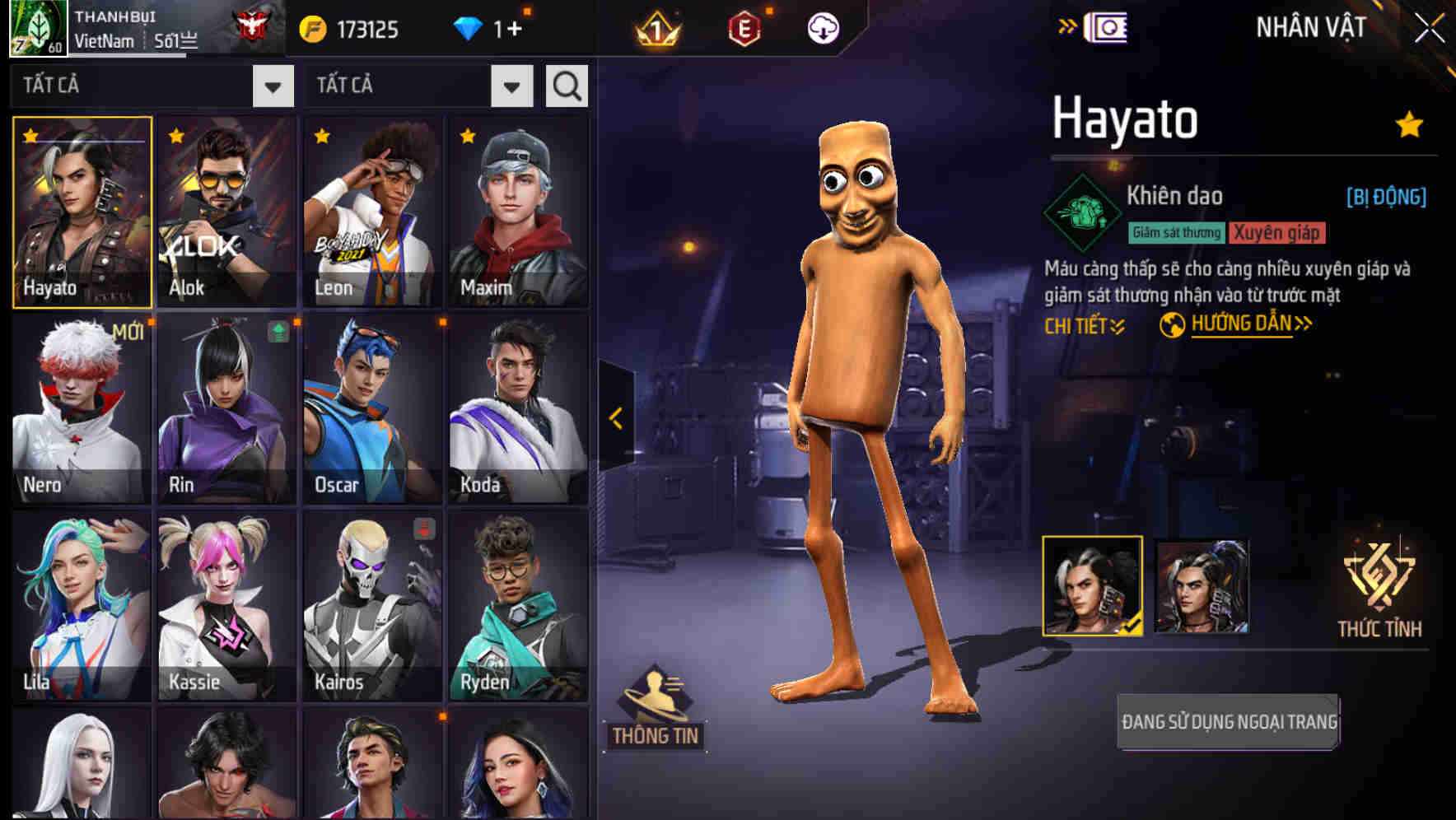The width and height of the screenshot is (1456, 820).
Task: Open the second TẤT CẢ filter dropdown
Action: tap(419, 85)
